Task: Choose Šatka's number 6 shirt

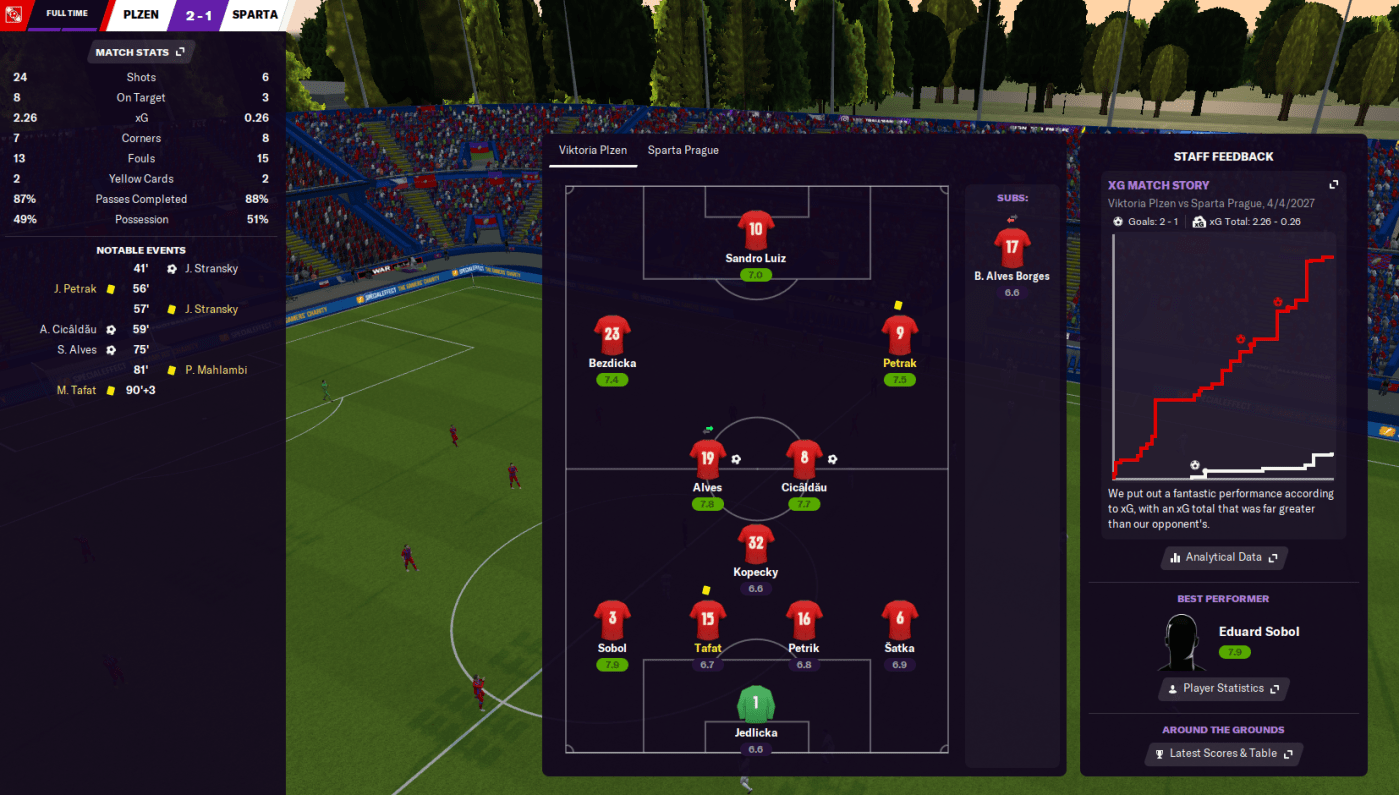Action: tap(900, 620)
